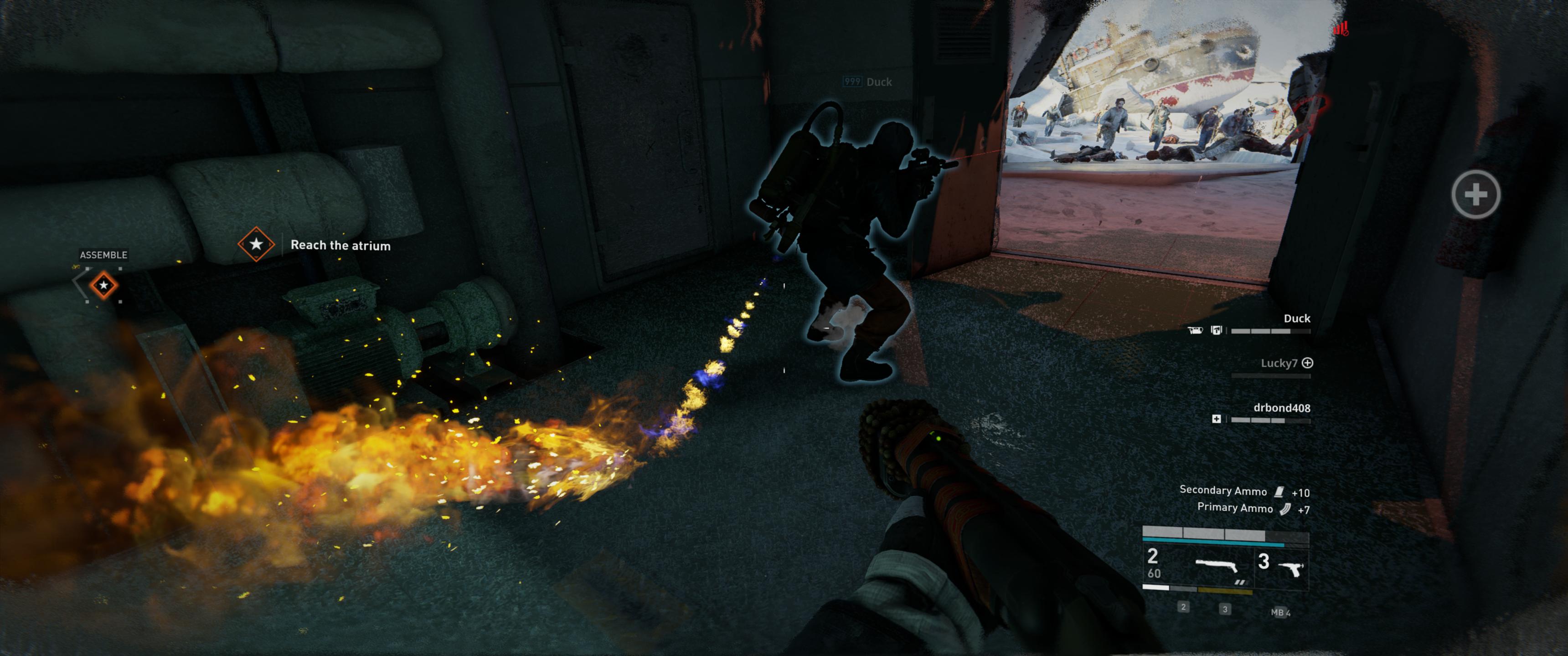Select the shotgun primary weapon slot
This screenshot has width=1568, height=656.
pyautogui.click(x=1217, y=567)
